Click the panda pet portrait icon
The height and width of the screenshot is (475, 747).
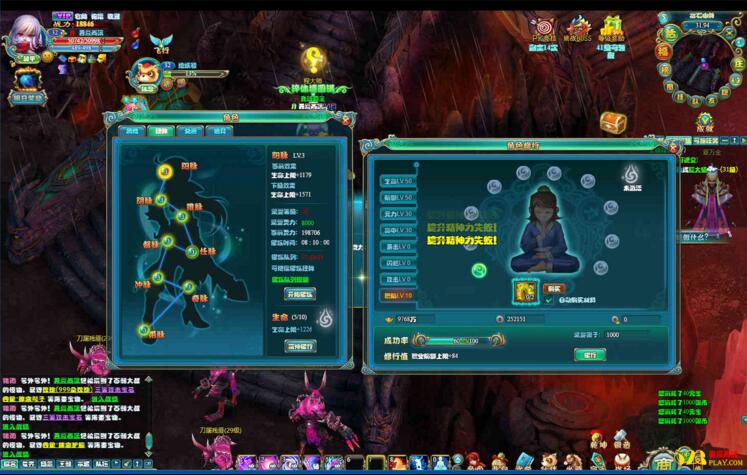(x=149, y=73)
